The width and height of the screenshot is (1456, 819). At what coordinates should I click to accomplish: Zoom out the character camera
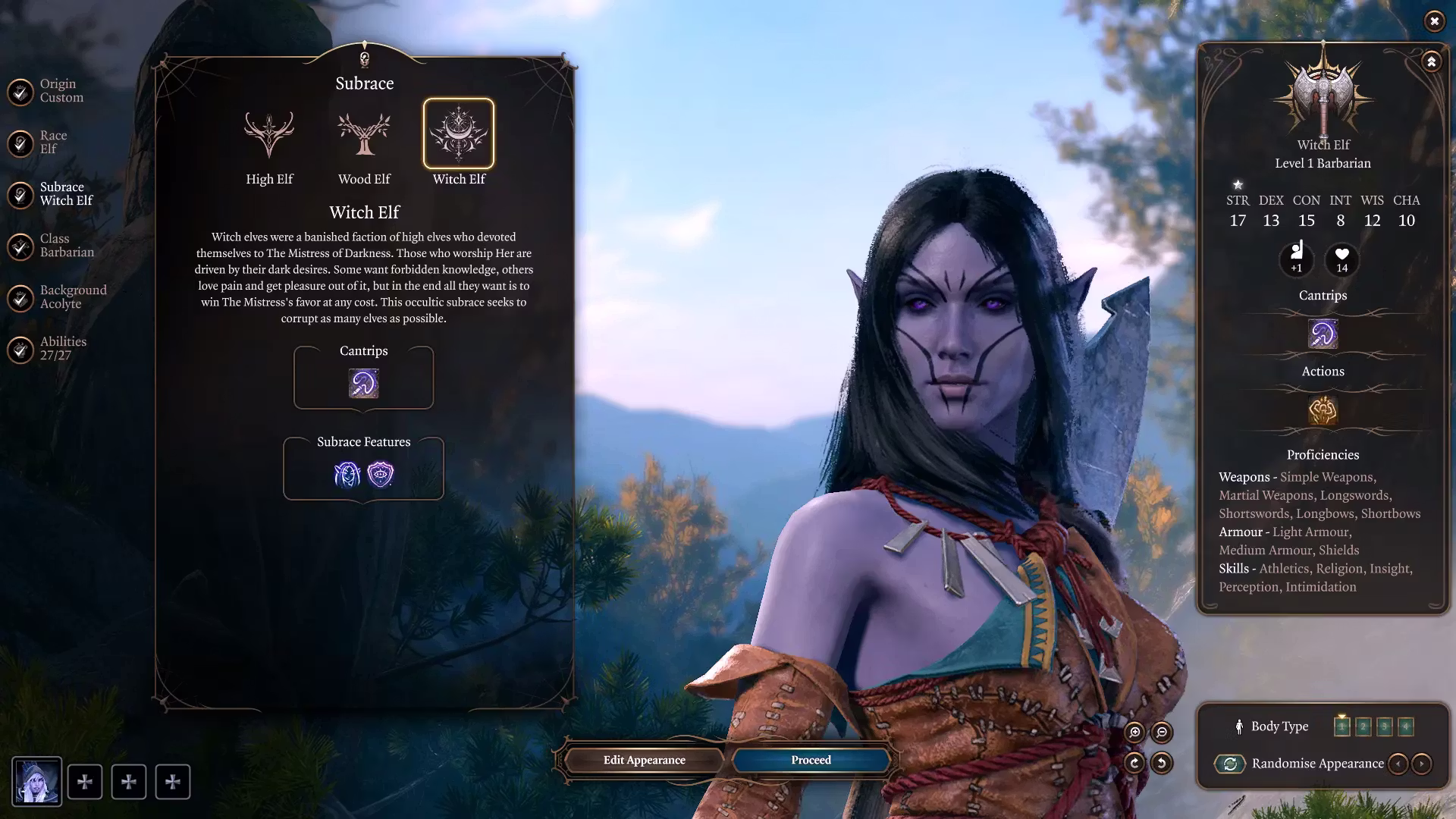[1162, 732]
